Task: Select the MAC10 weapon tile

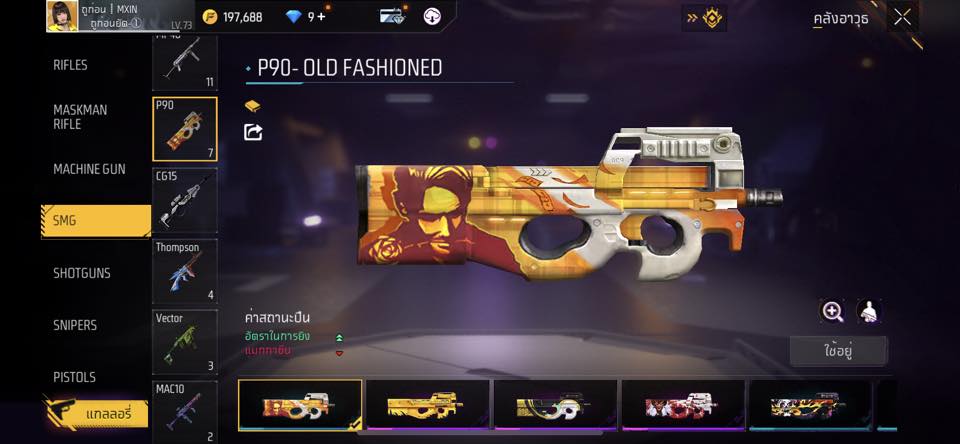Action: pyautogui.click(x=185, y=410)
